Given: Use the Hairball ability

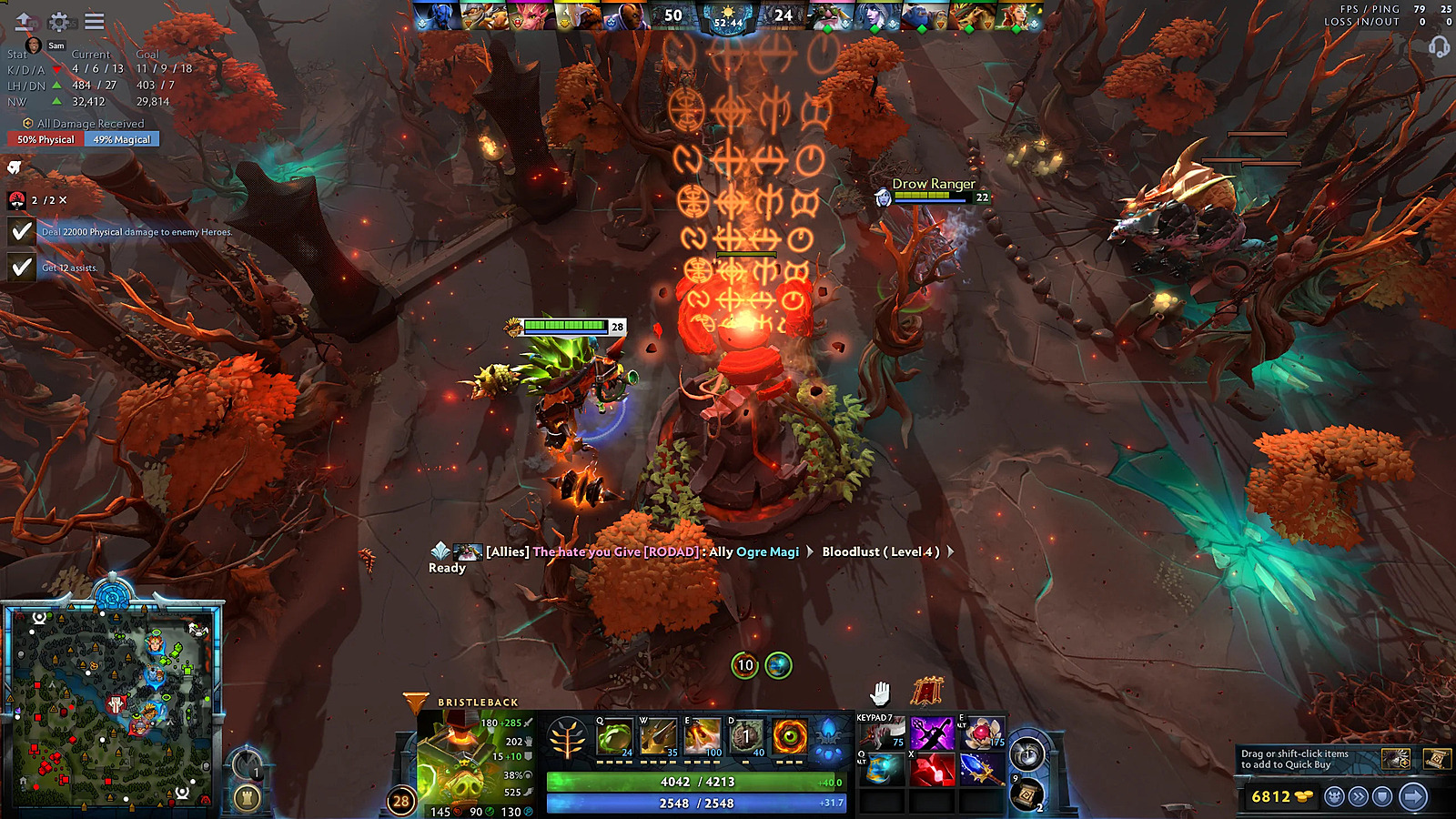Looking at the screenshot, I should coord(746,737).
